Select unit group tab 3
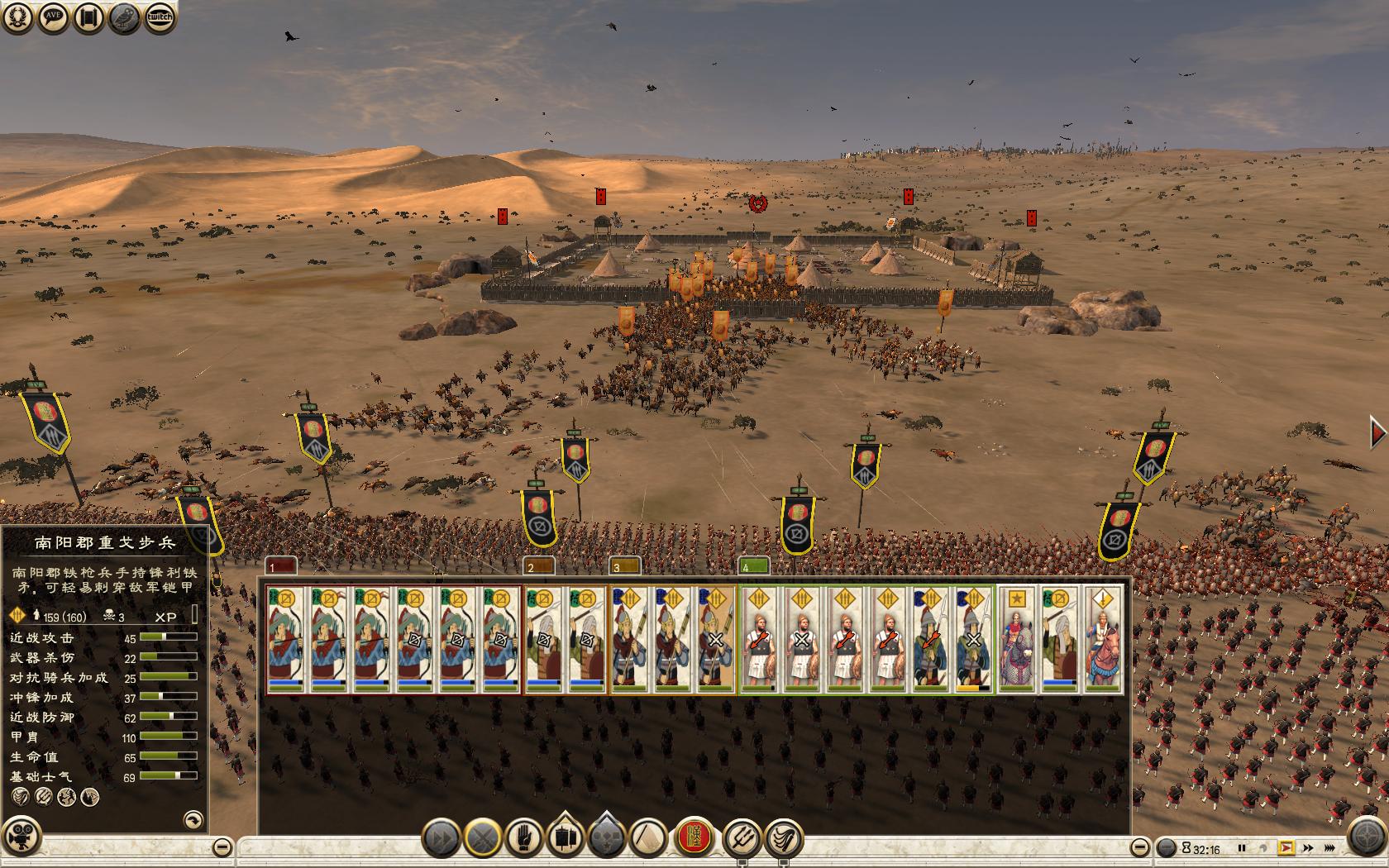Viewport: 1389px width, 868px height. 625,566
